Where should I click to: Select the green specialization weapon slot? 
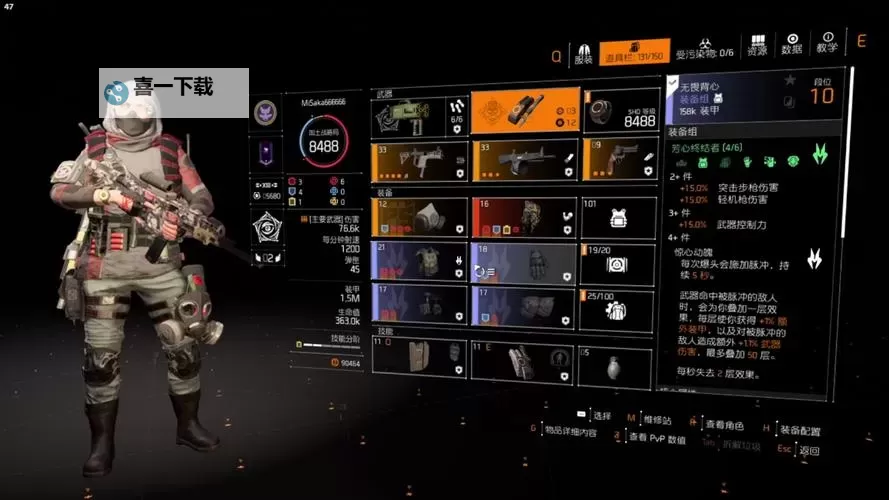click(419, 115)
